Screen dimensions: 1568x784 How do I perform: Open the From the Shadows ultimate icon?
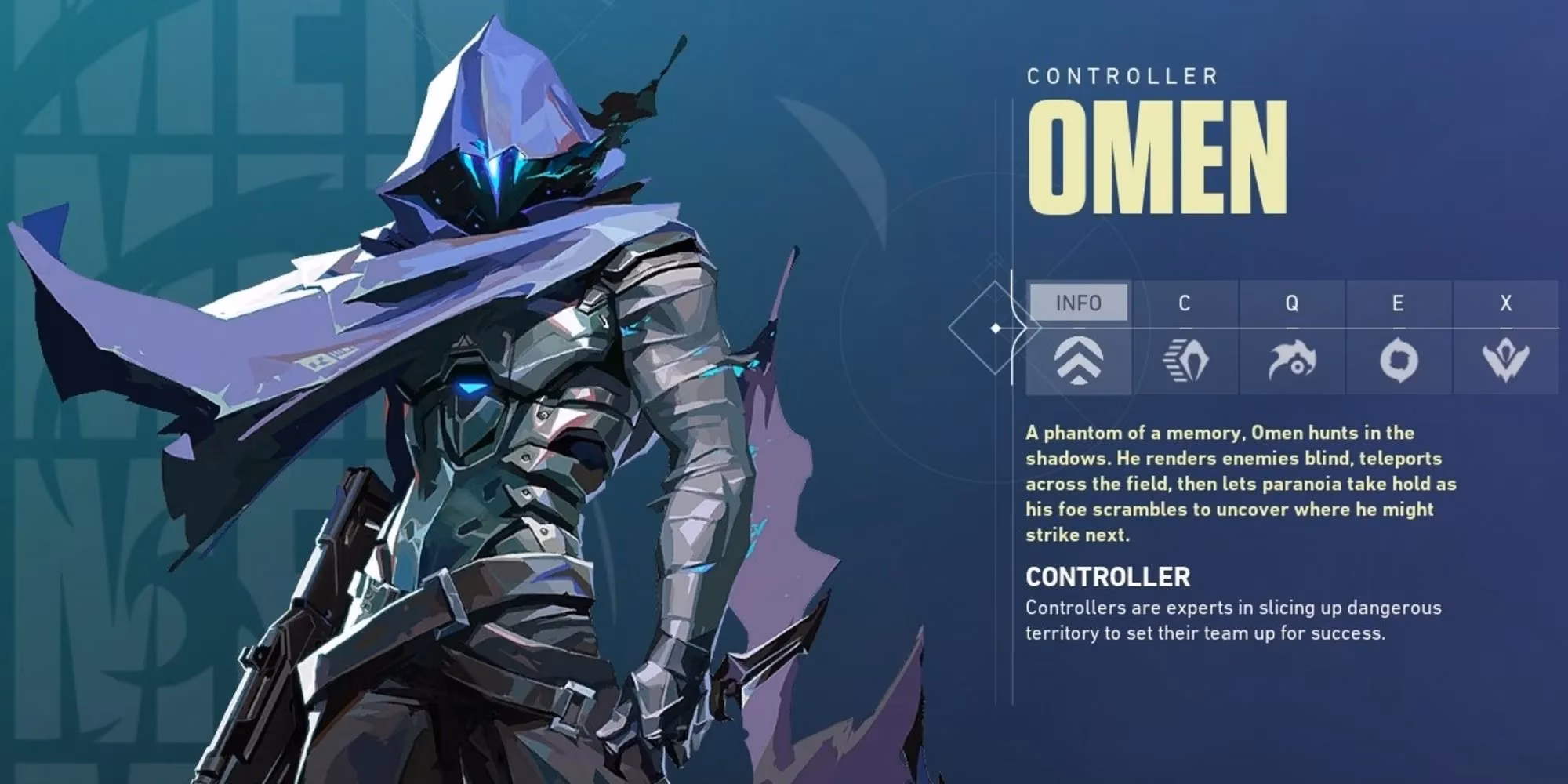pyautogui.click(x=1505, y=361)
